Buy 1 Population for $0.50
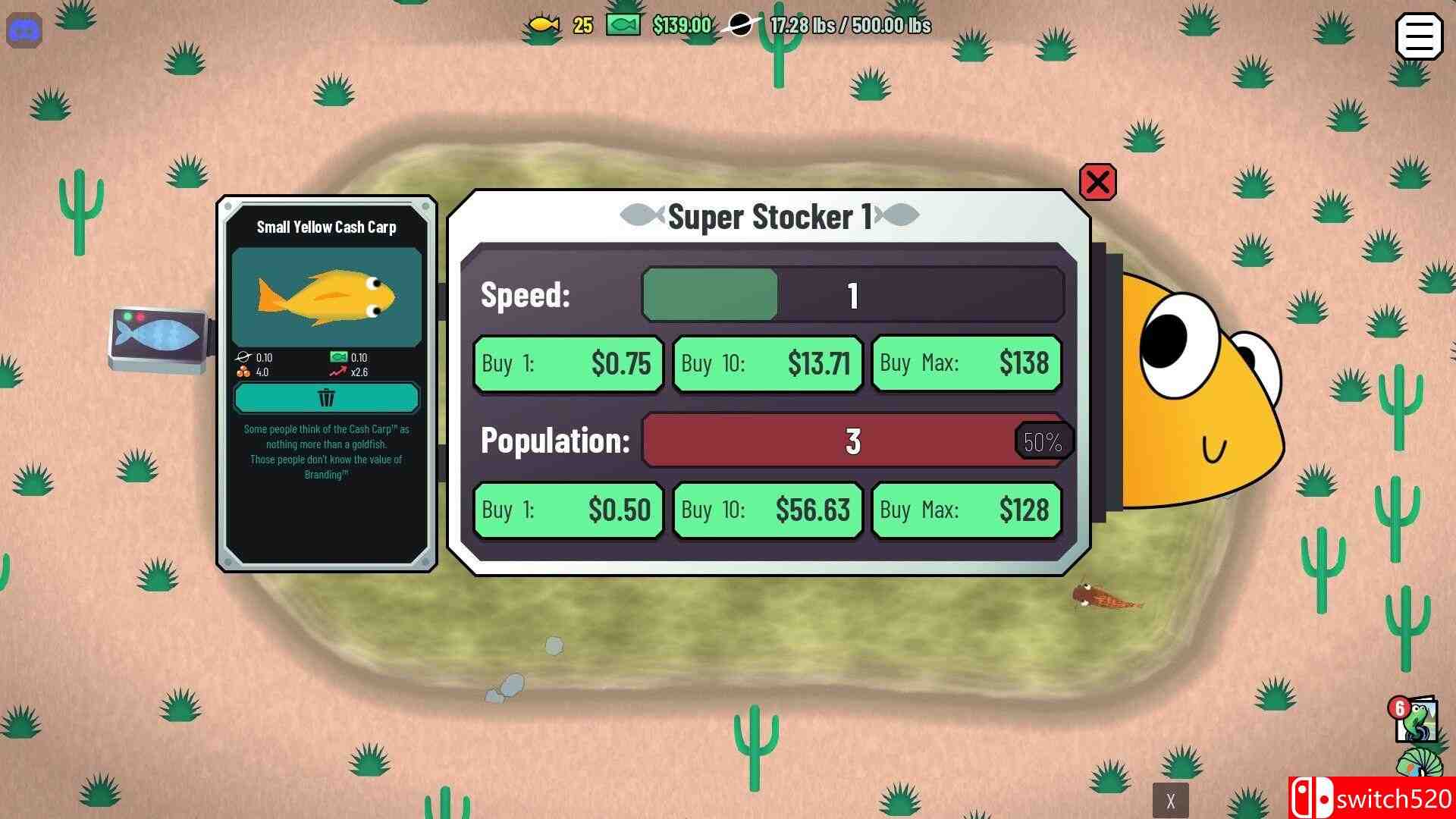 click(567, 510)
